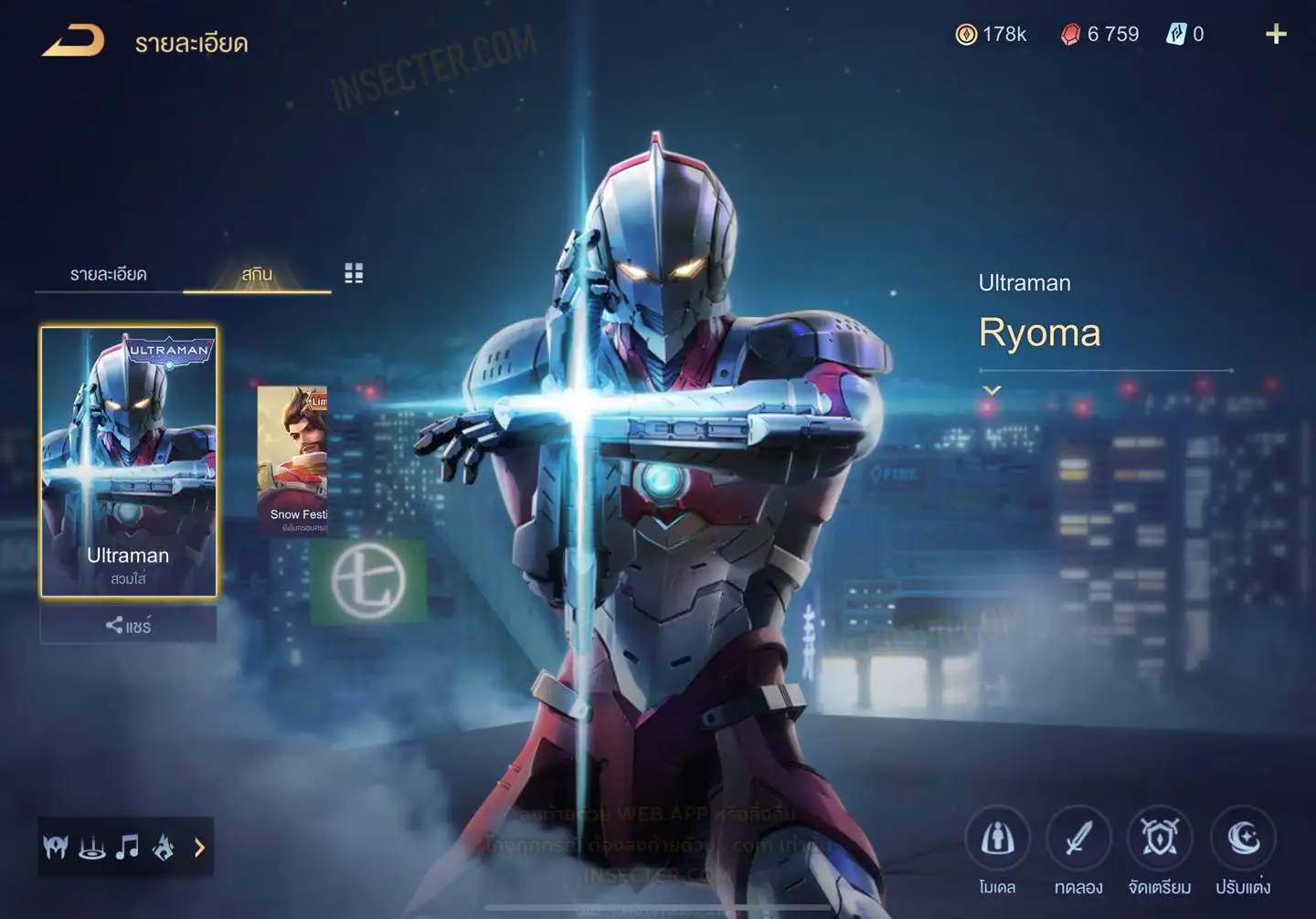This screenshot has height=919, width=1316.
Task: Open the ปรับแต่ง customization button
Action: (1243, 839)
